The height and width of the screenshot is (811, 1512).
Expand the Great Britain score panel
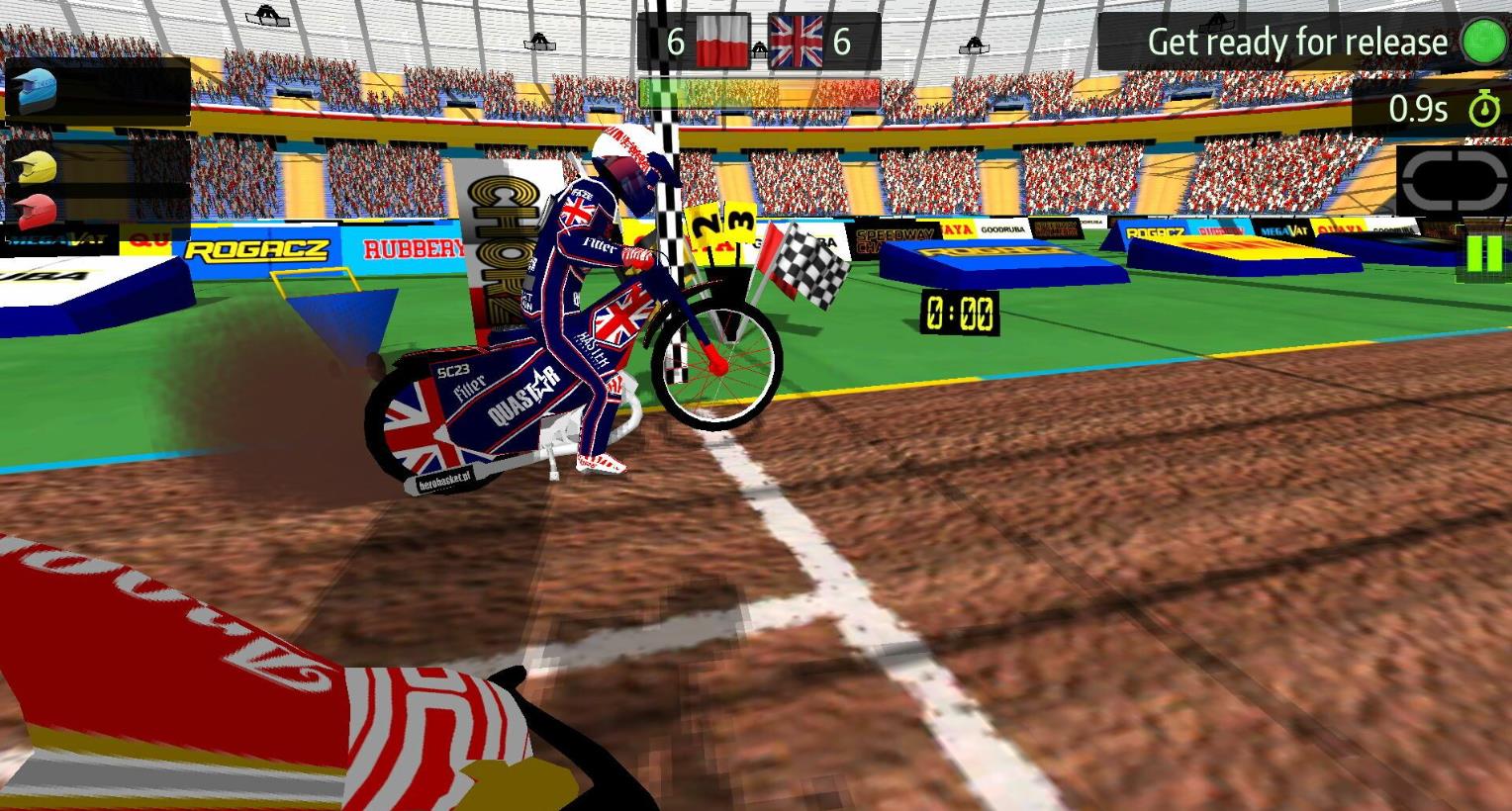(x=821, y=42)
